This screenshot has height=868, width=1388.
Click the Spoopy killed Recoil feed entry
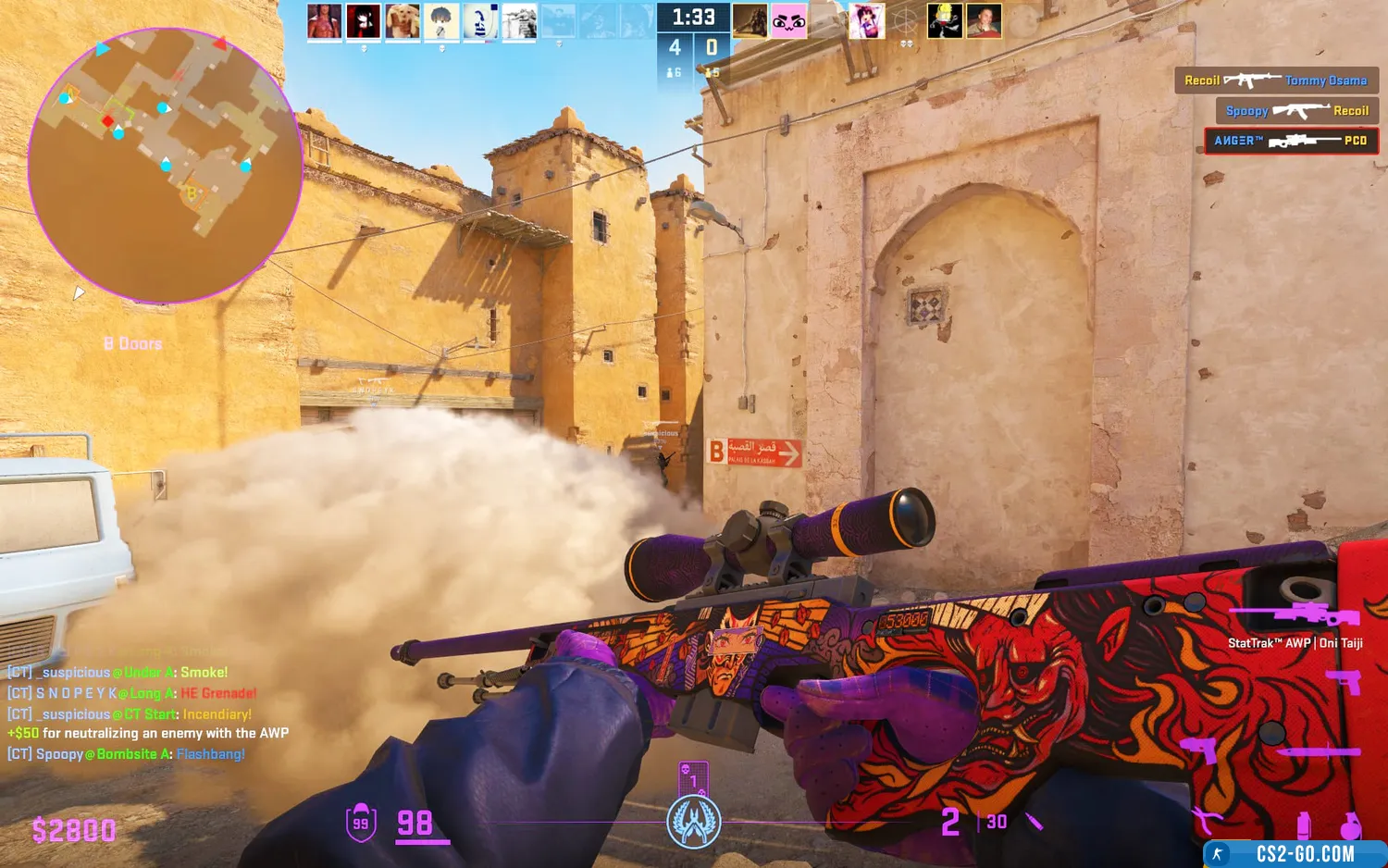click(1296, 111)
